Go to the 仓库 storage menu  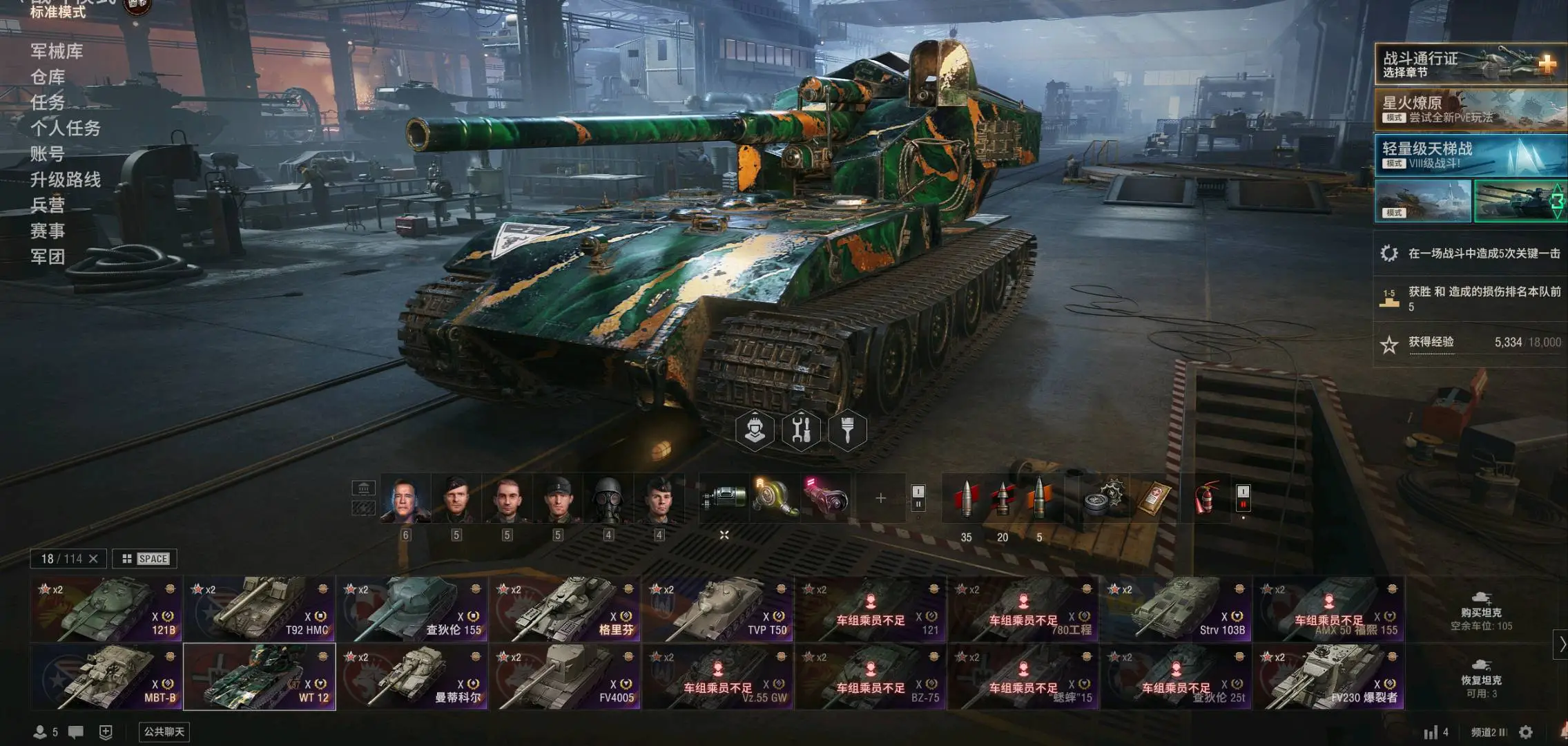48,77
